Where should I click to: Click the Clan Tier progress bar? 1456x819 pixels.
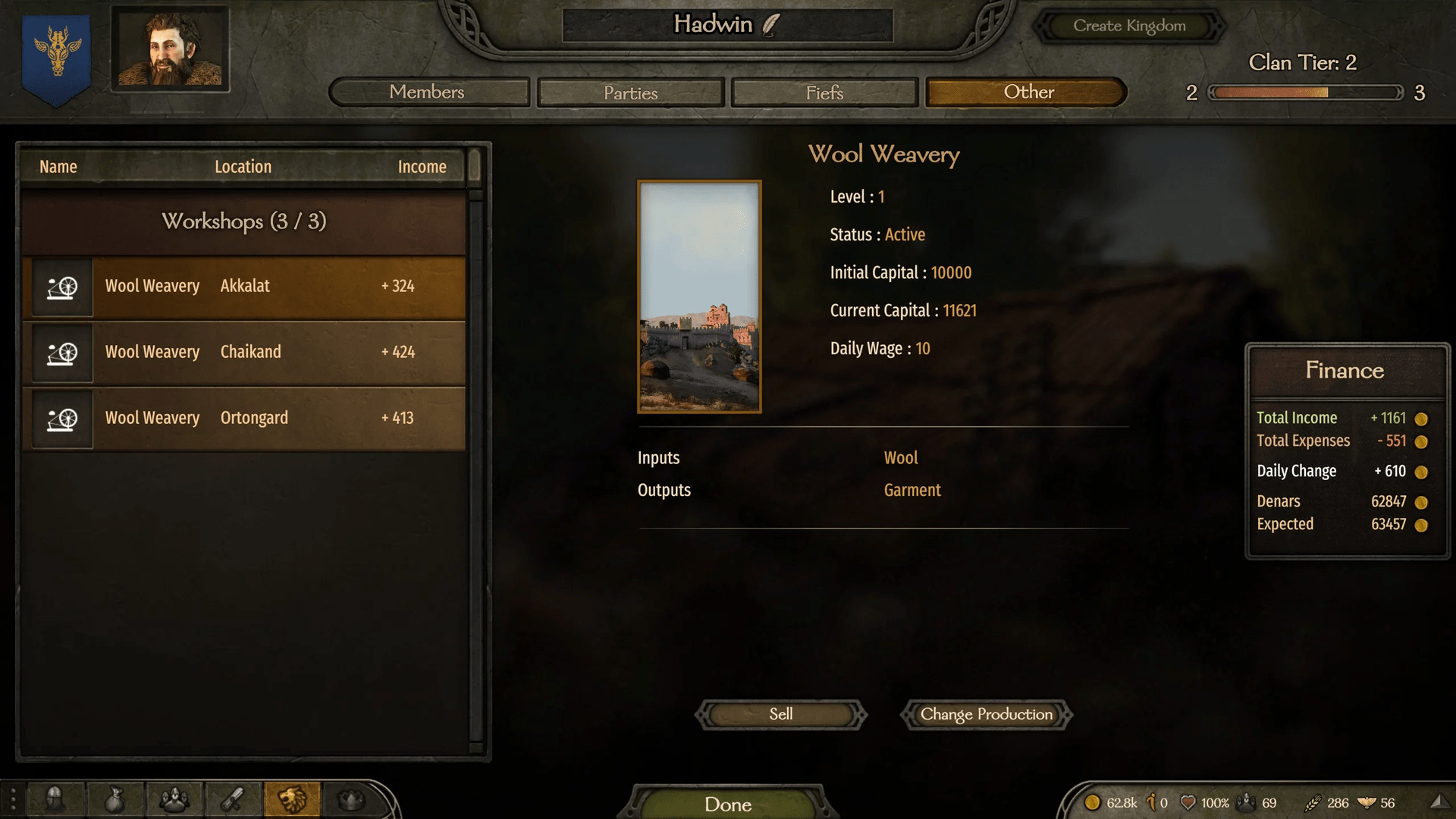1304,93
